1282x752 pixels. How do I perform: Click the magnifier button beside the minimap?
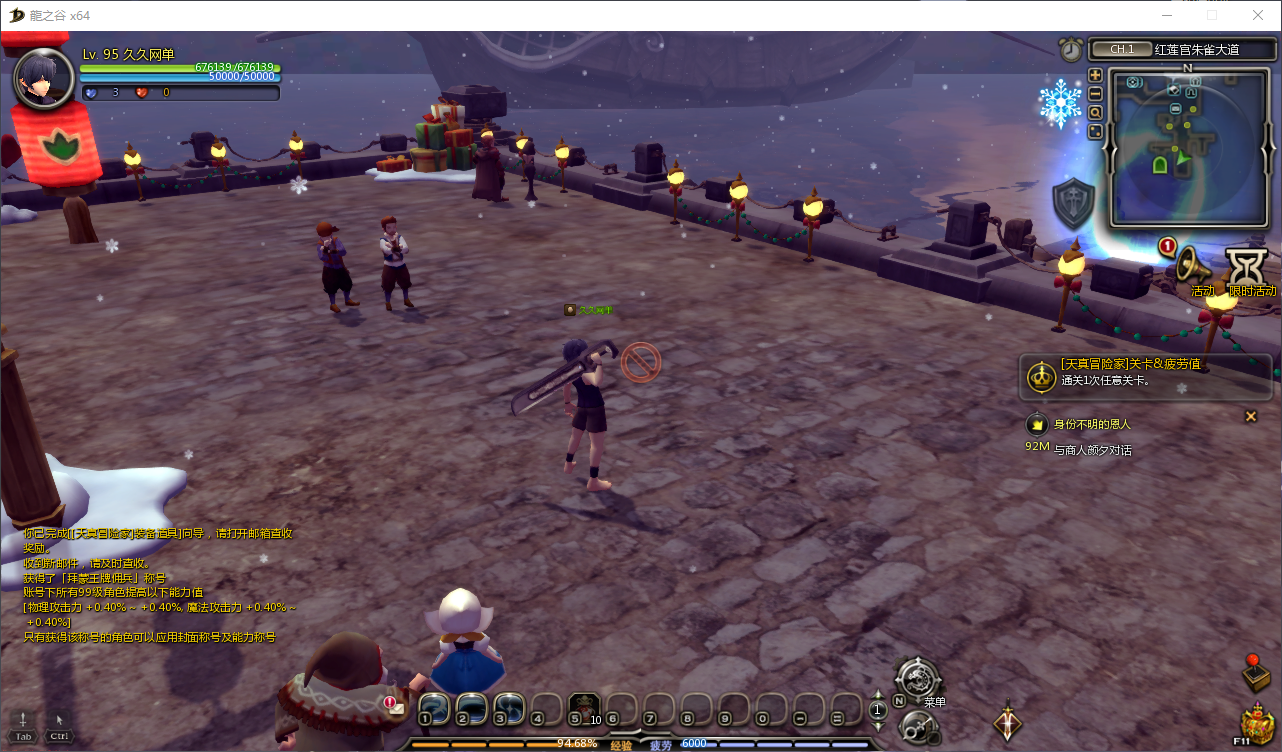pyautogui.click(x=1095, y=113)
